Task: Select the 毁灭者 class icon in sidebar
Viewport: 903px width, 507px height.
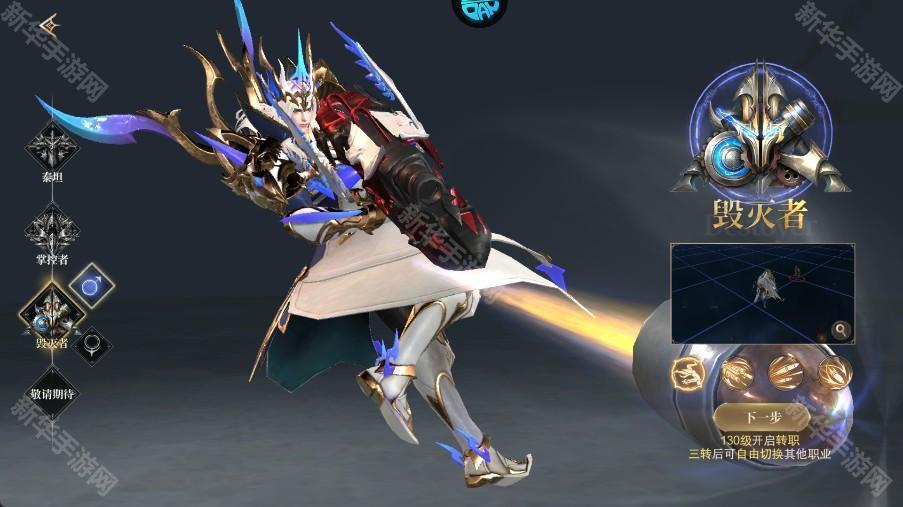Action: (52, 314)
